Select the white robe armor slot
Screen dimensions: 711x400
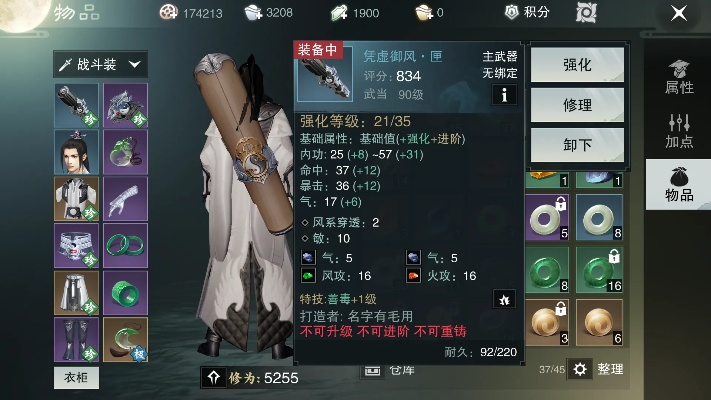pyautogui.click(x=76, y=199)
